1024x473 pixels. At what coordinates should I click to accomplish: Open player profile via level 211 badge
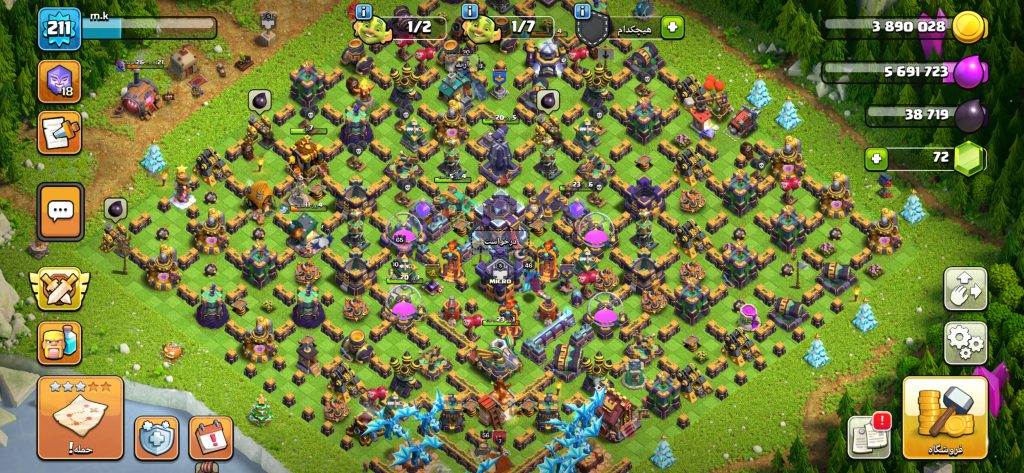[x=59, y=30]
